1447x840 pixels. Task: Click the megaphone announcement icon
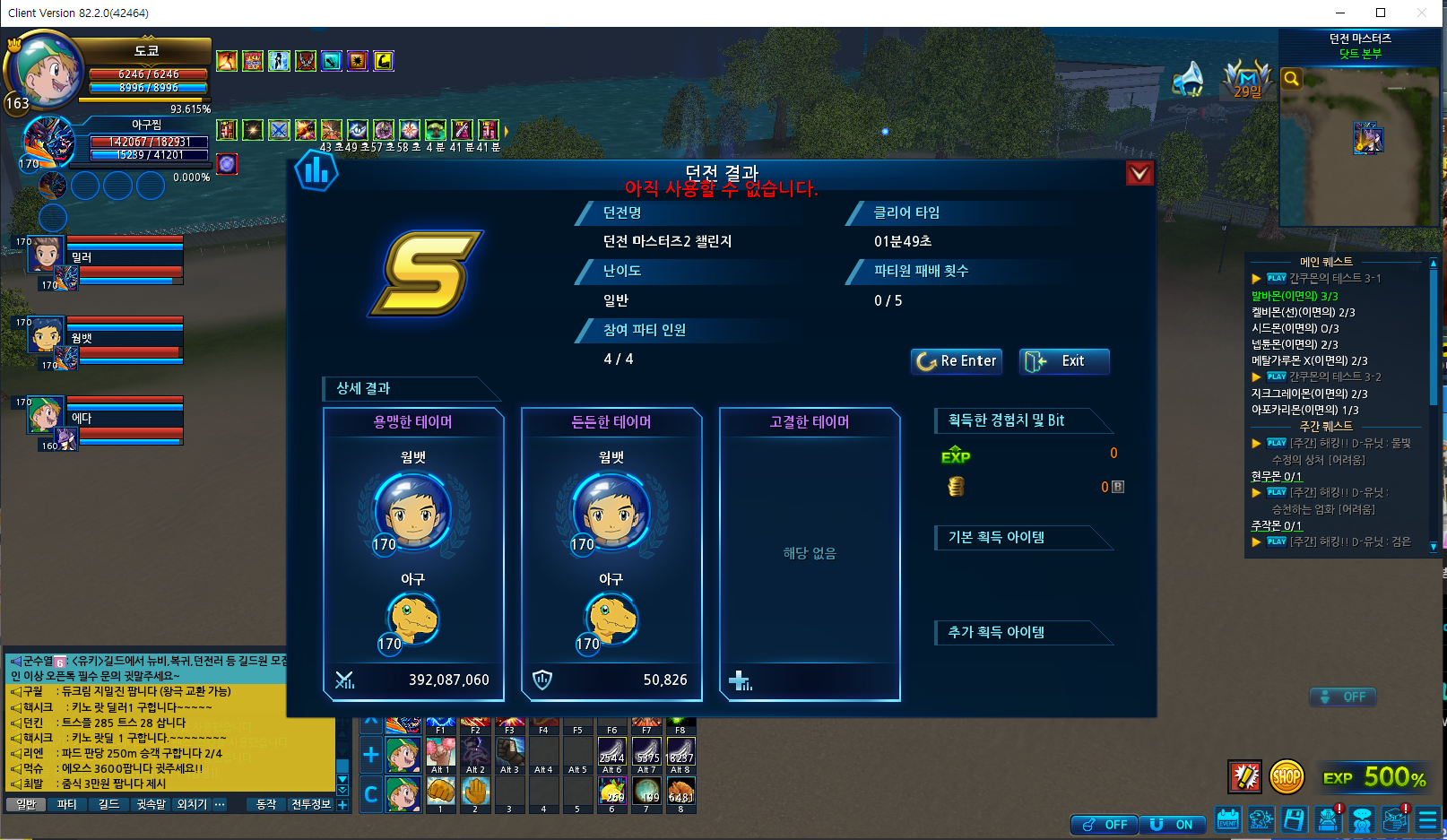(x=1189, y=79)
